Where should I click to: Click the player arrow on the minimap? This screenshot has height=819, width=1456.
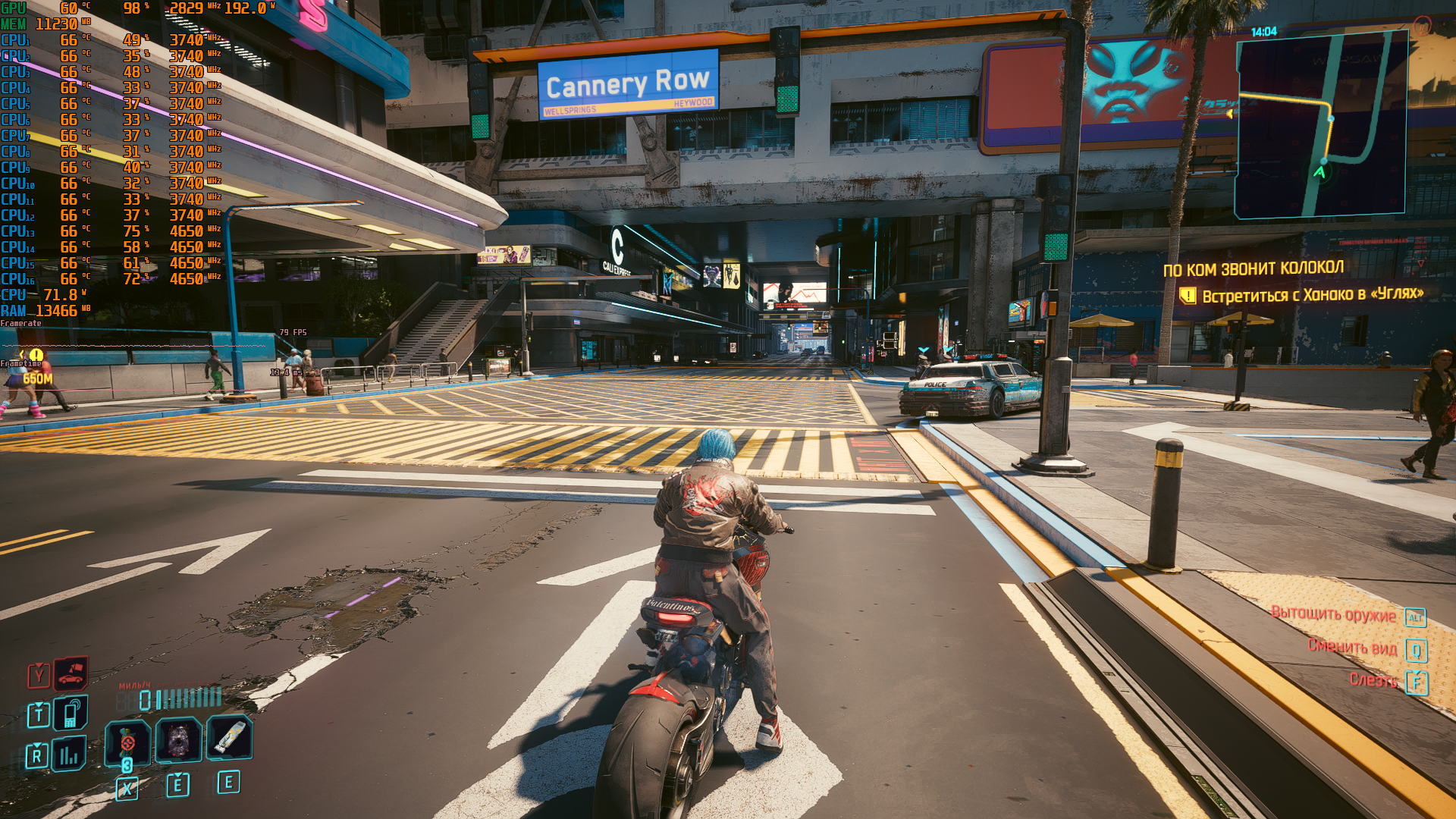[1319, 172]
